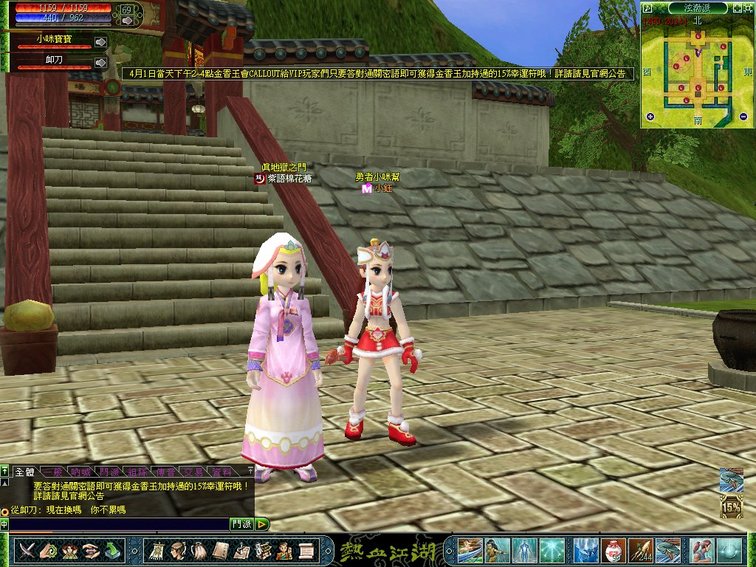
Task: Click the 15% lucky charm buff icon
Action: click(731, 506)
